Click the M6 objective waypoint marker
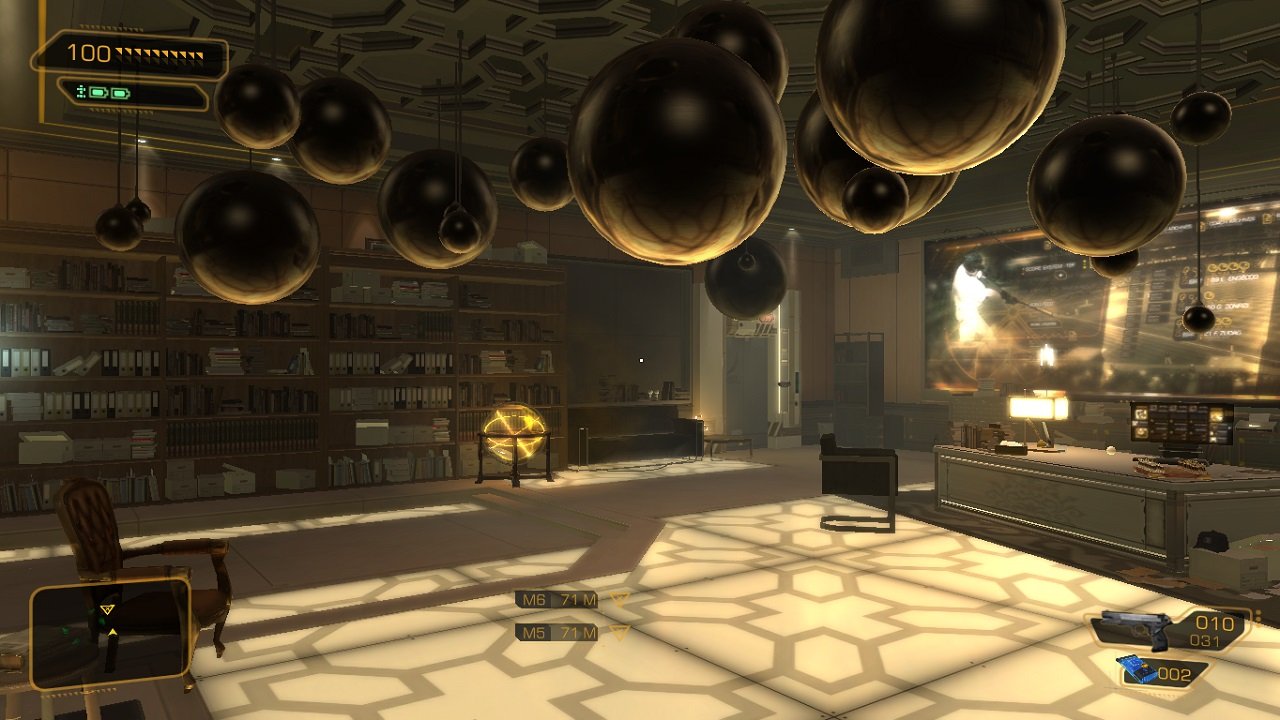Viewport: 1280px width, 720px height. (535, 600)
